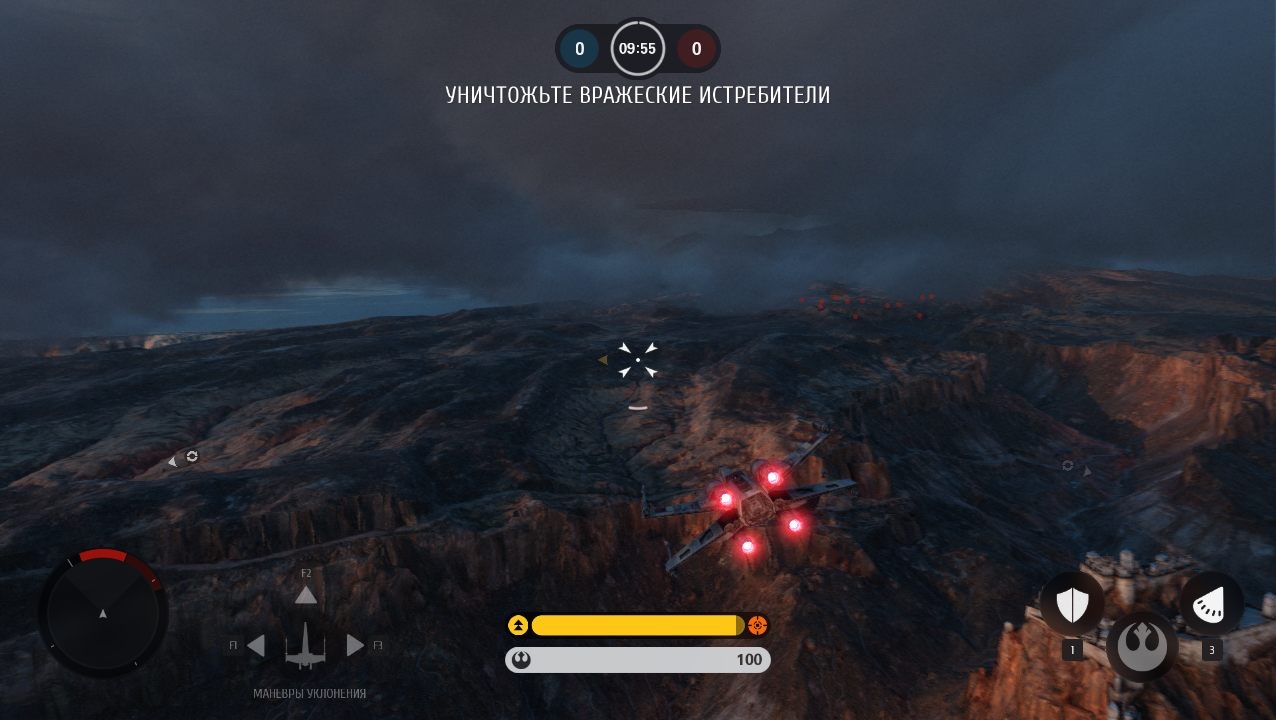Fire the ability in slot 3
The width and height of the screenshot is (1276, 720).
(x=1211, y=603)
